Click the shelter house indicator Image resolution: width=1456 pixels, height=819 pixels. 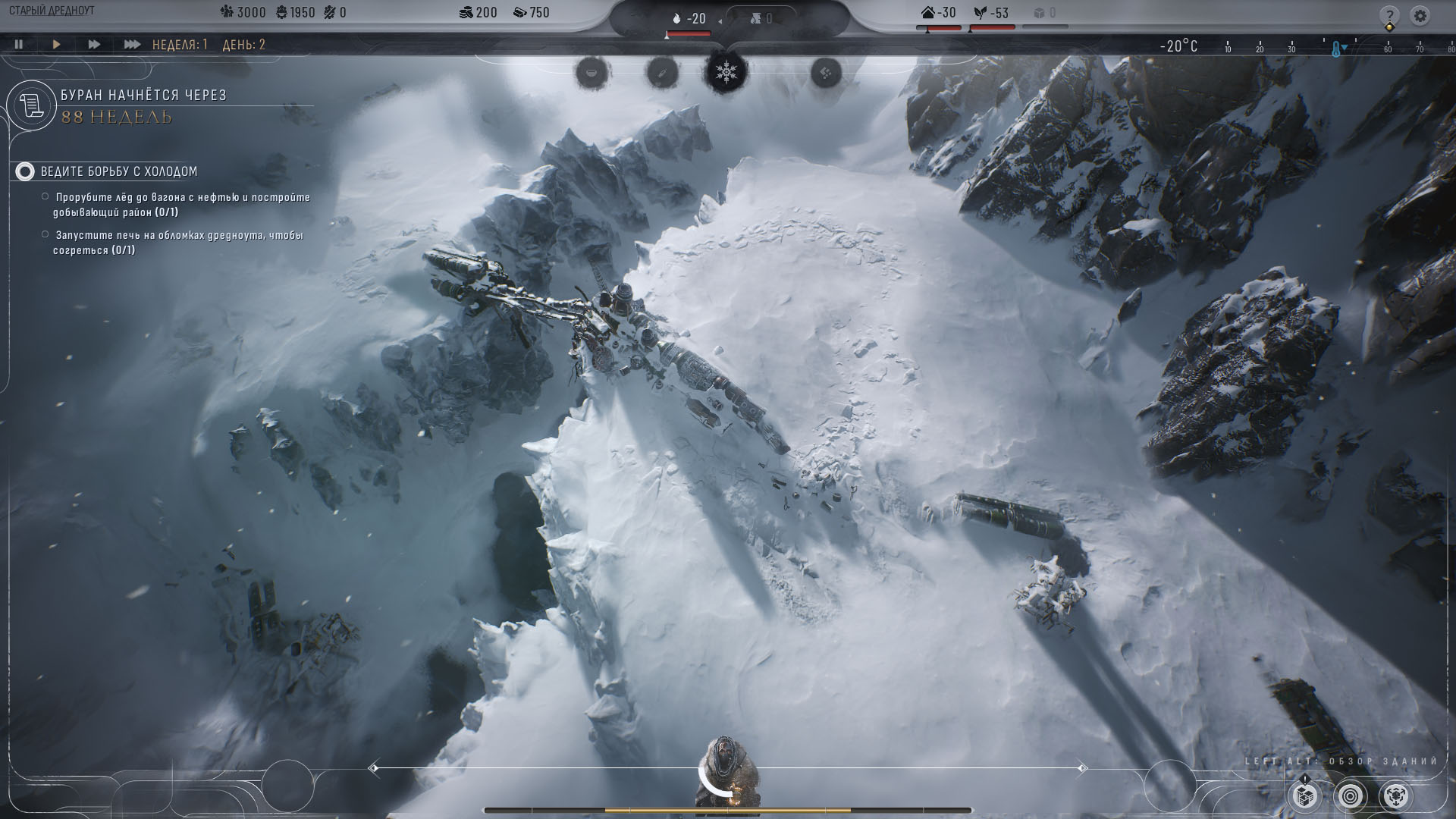[x=939, y=13]
